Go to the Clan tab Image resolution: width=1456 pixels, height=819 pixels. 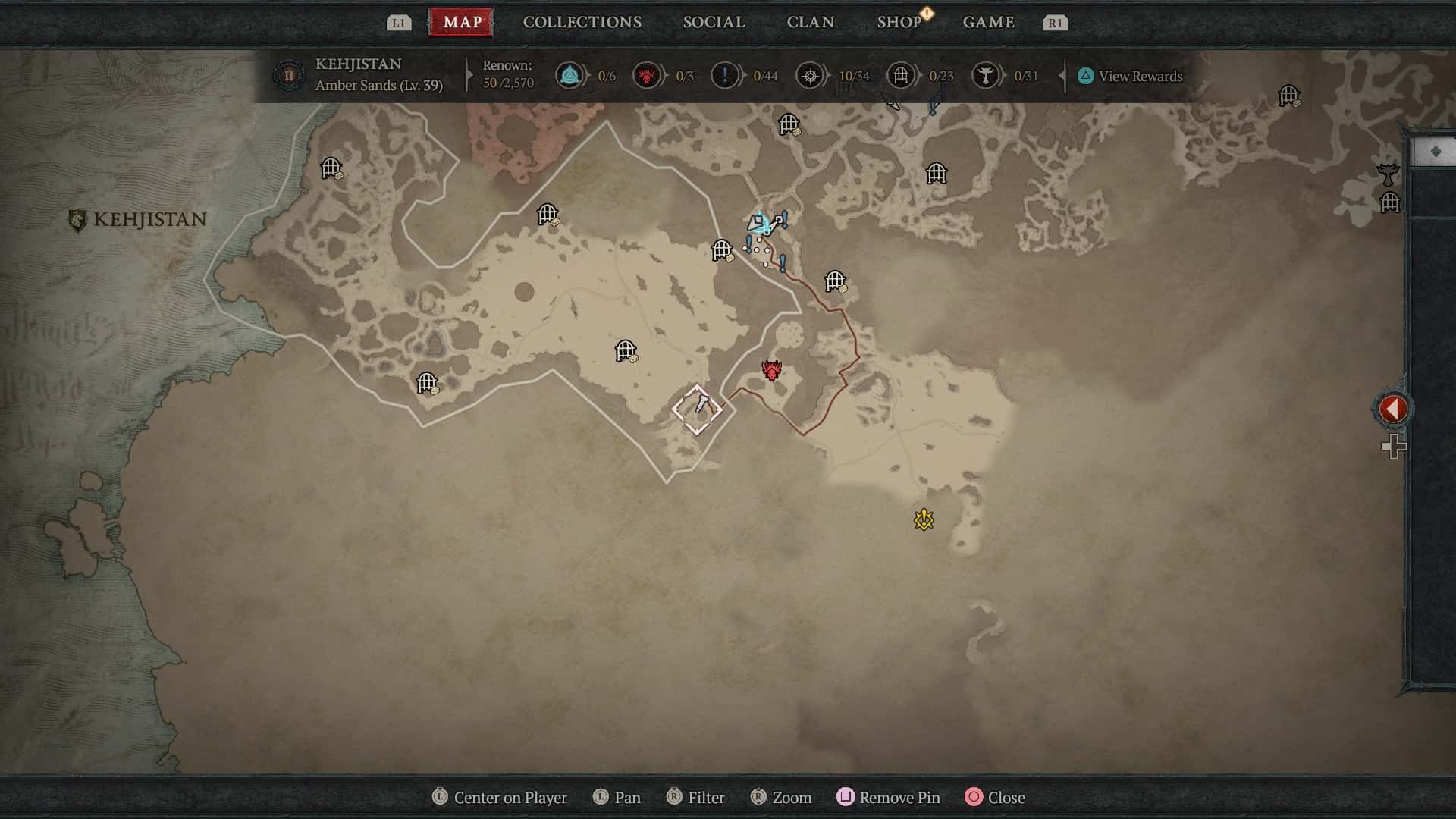[810, 22]
